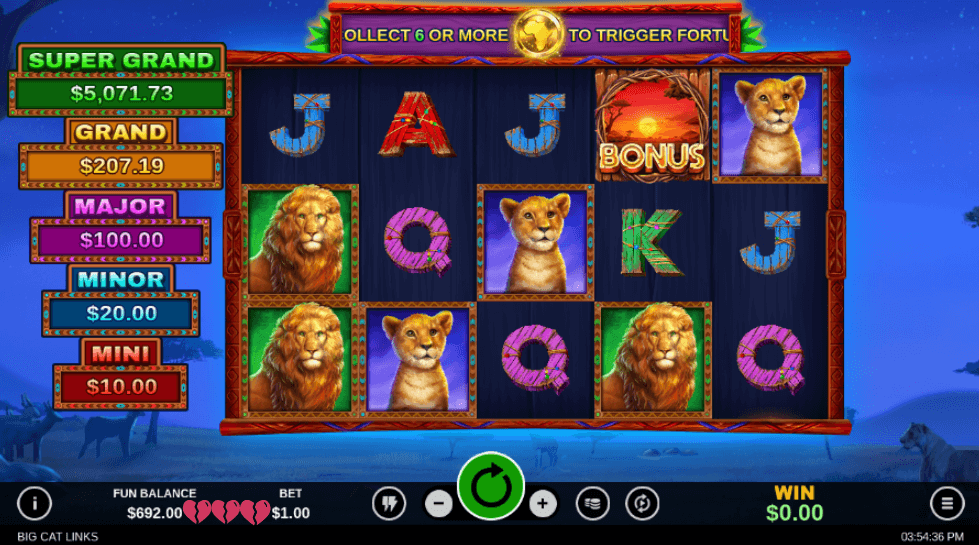The width and height of the screenshot is (979, 545).
Task: Open the hamburger menu
Action: tap(945, 503)
